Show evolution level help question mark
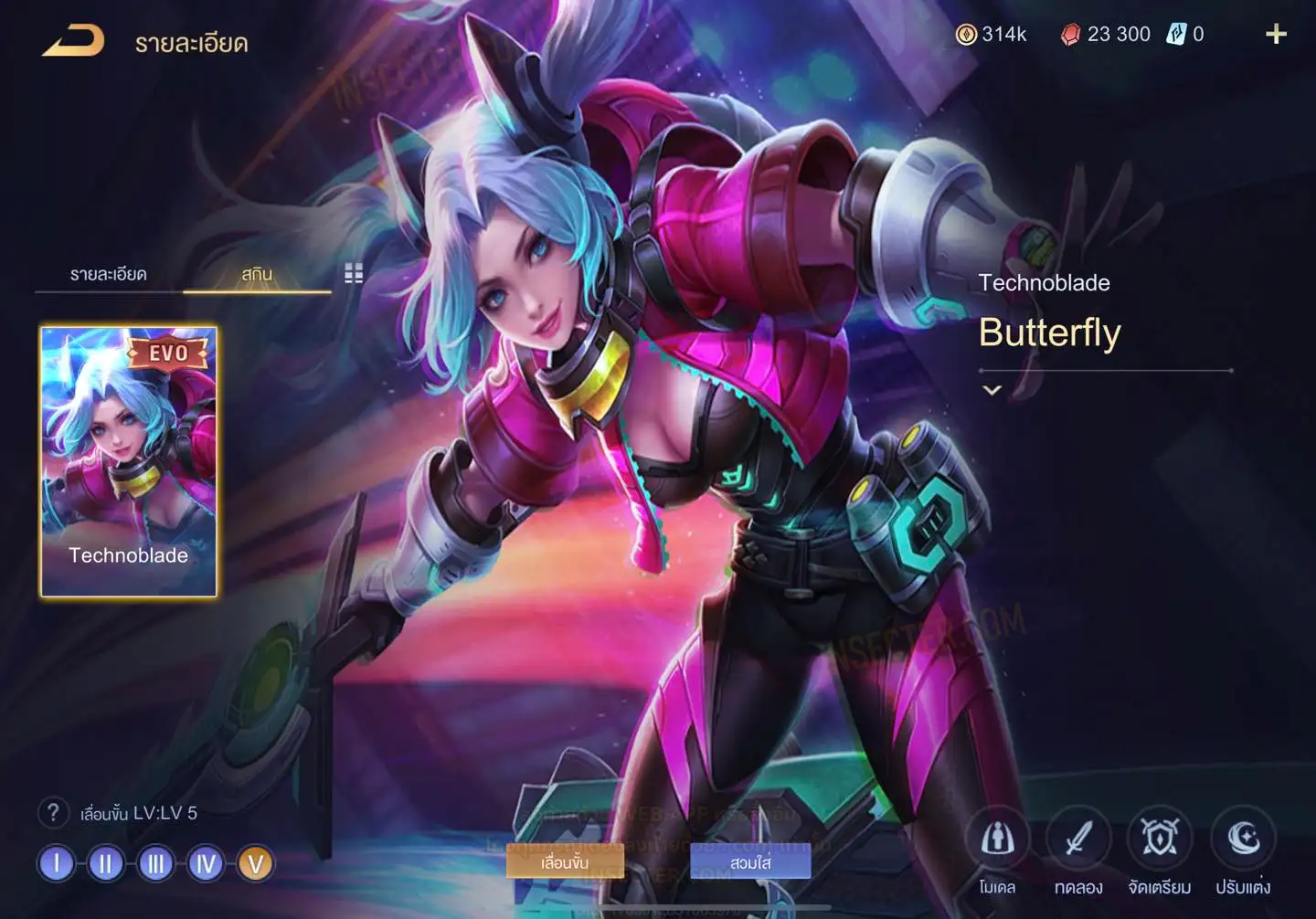Image resolution: width=1316 pixels, height=919 pixels. pyautogui.click(x=53, y=812)
